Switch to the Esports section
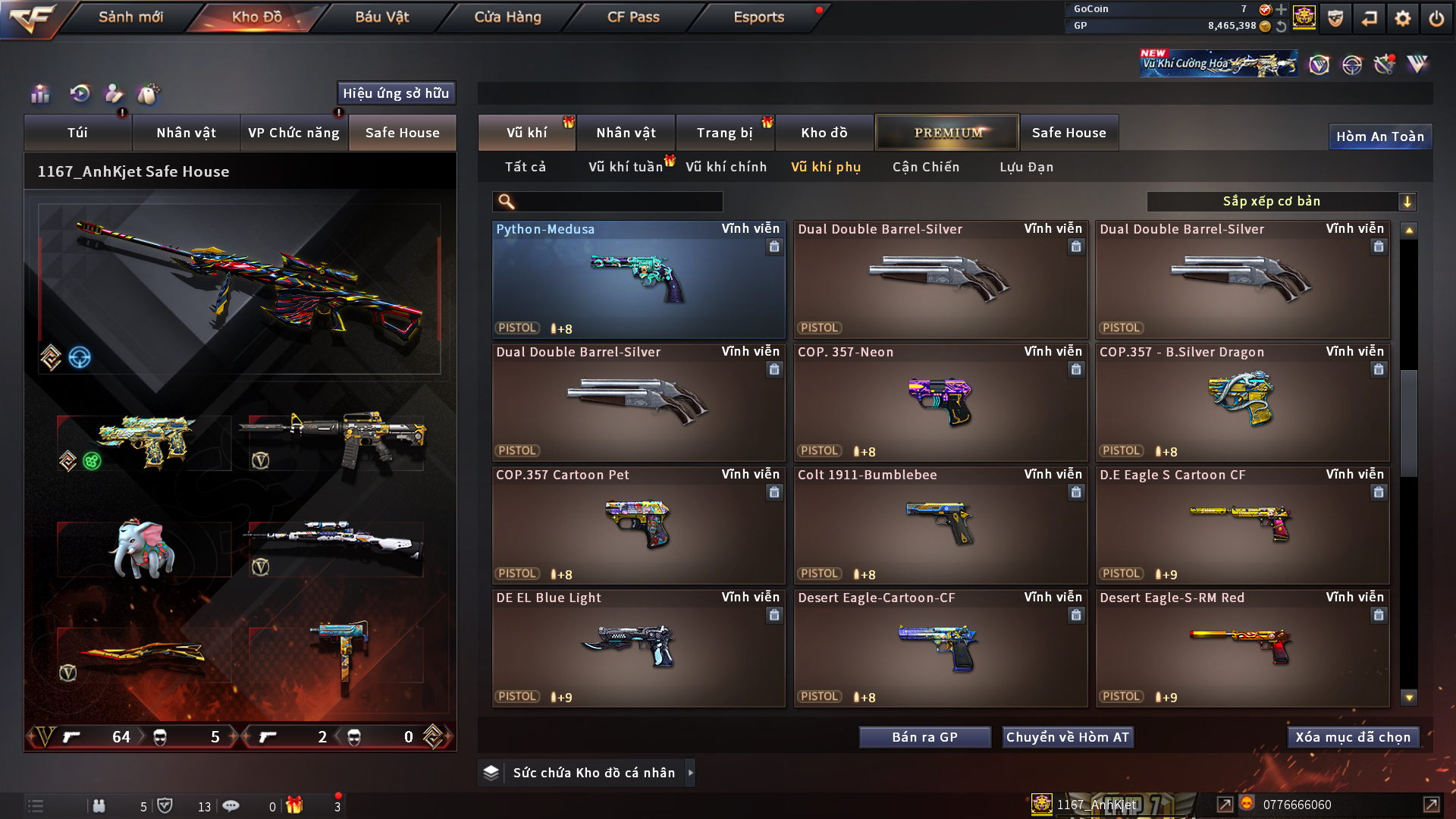Viewport: 1456px width, 819px height. click(758, 17)
